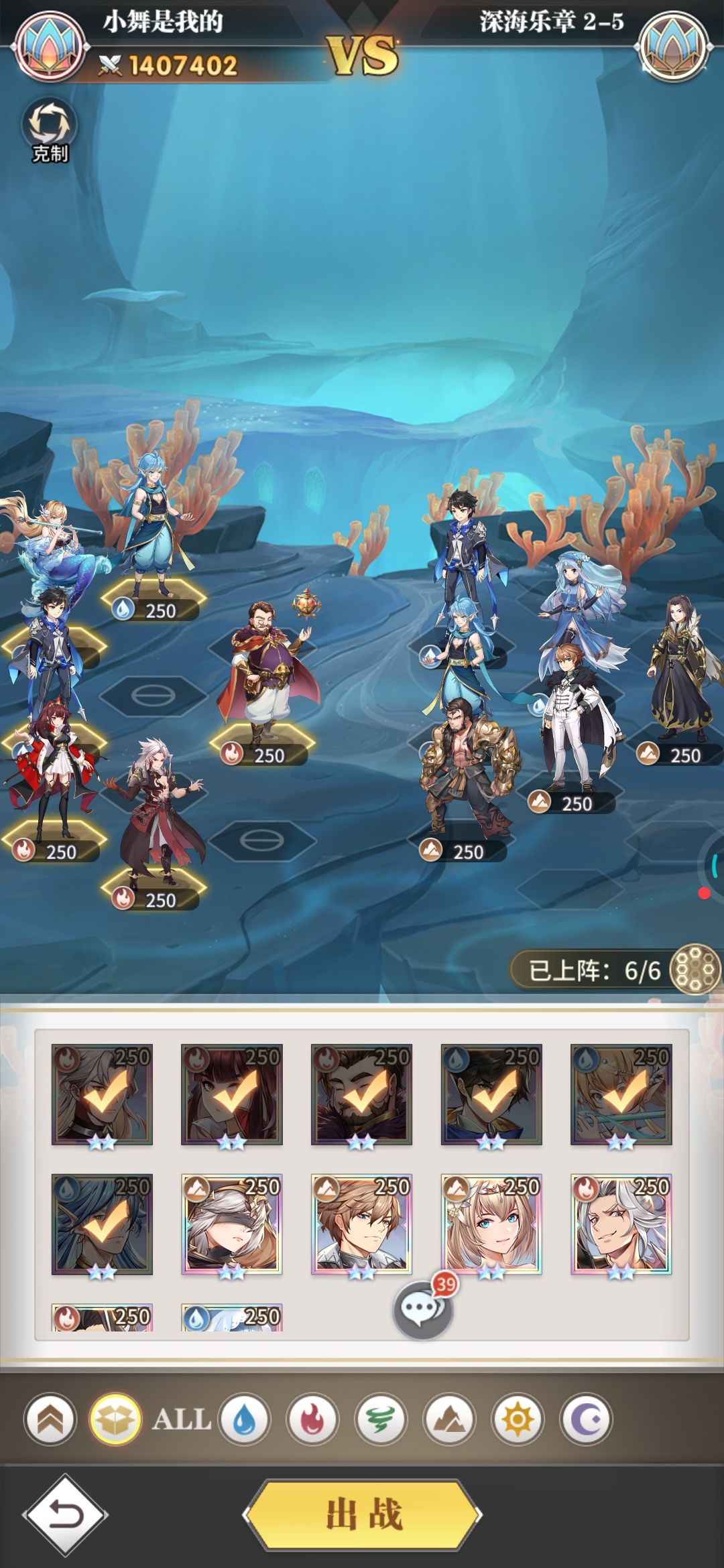Filter heroes by light sun element
The image size is (724, 1568).
tap(518, 1419)
